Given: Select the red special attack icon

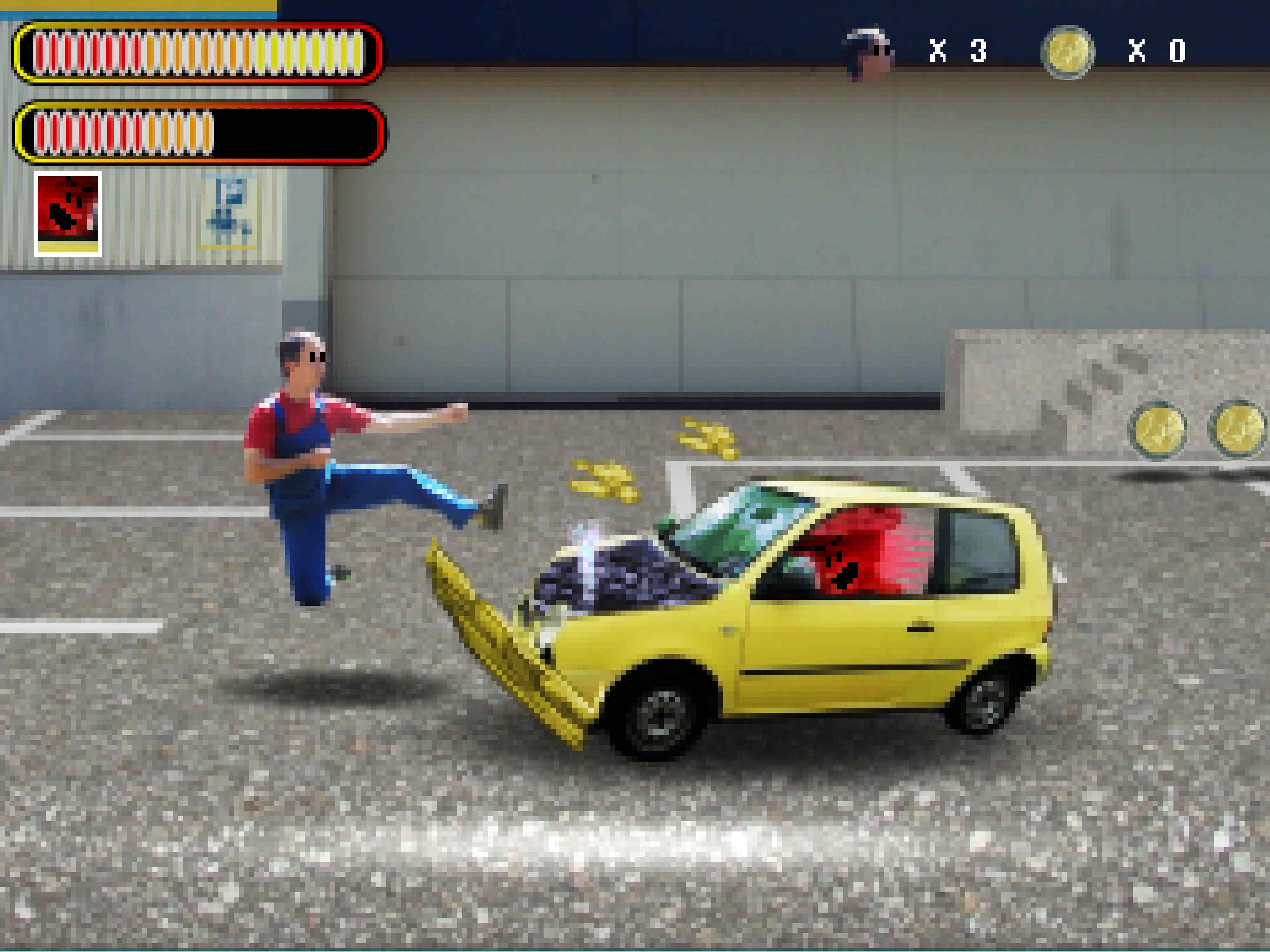Looking at the screenshot, I should coord(68,214).
